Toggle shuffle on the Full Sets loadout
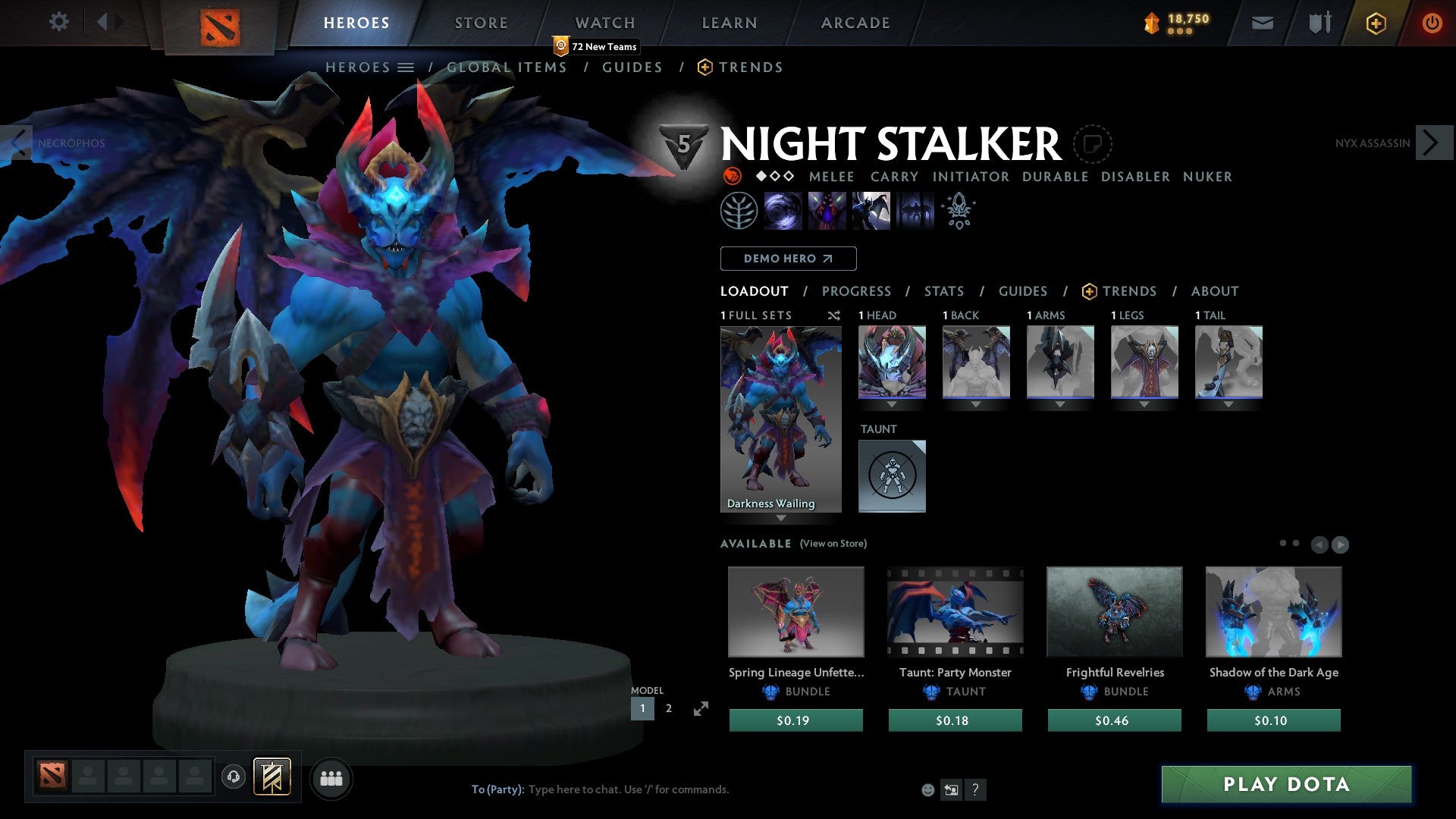 click(833, 315)
